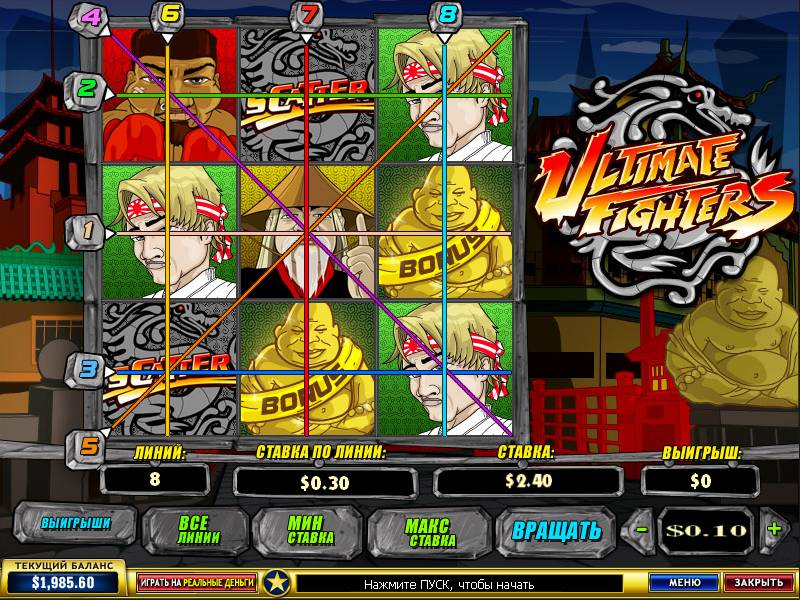The width and height of the screenshot is (800, 600).
Task: Choose the МИН СТАВКА minimum bet
Action: click(307, 529)
